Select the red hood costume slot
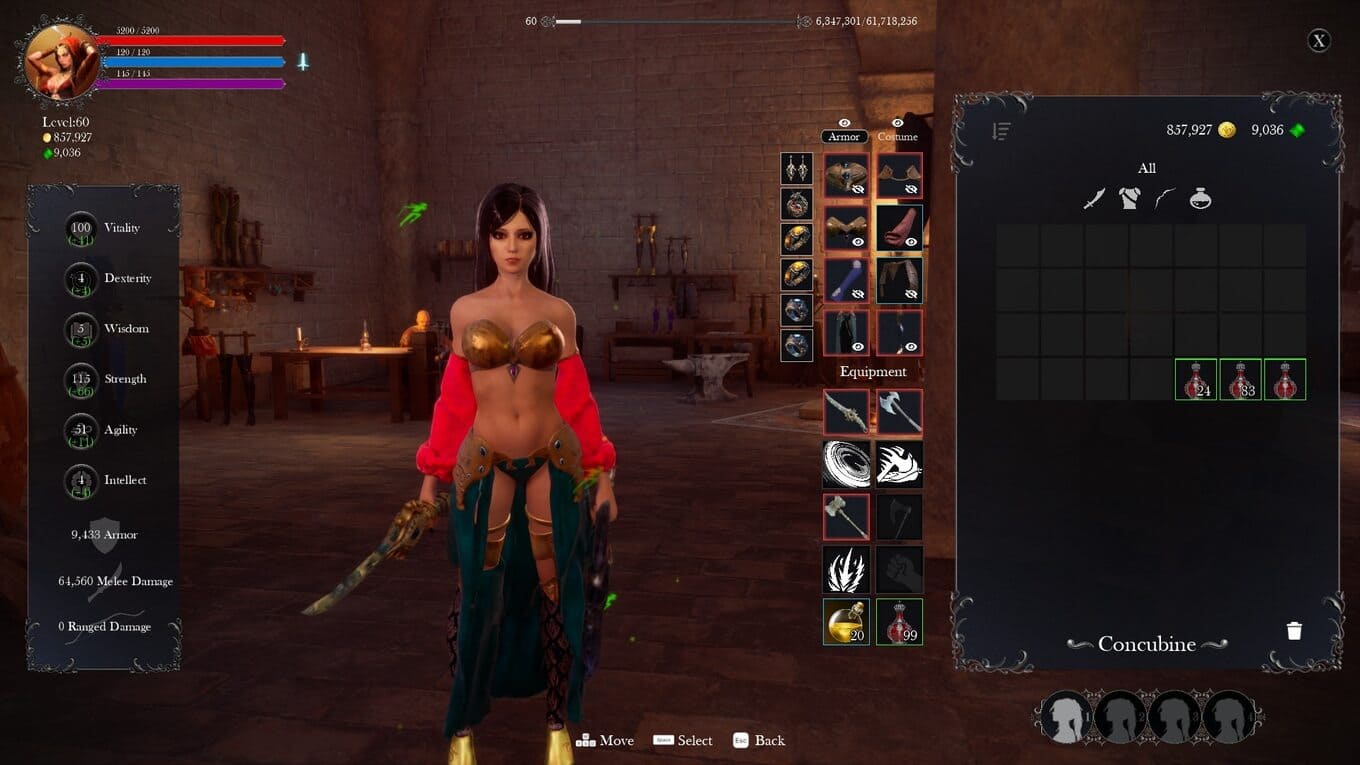 pyautogui.click(x=899, y=229)
